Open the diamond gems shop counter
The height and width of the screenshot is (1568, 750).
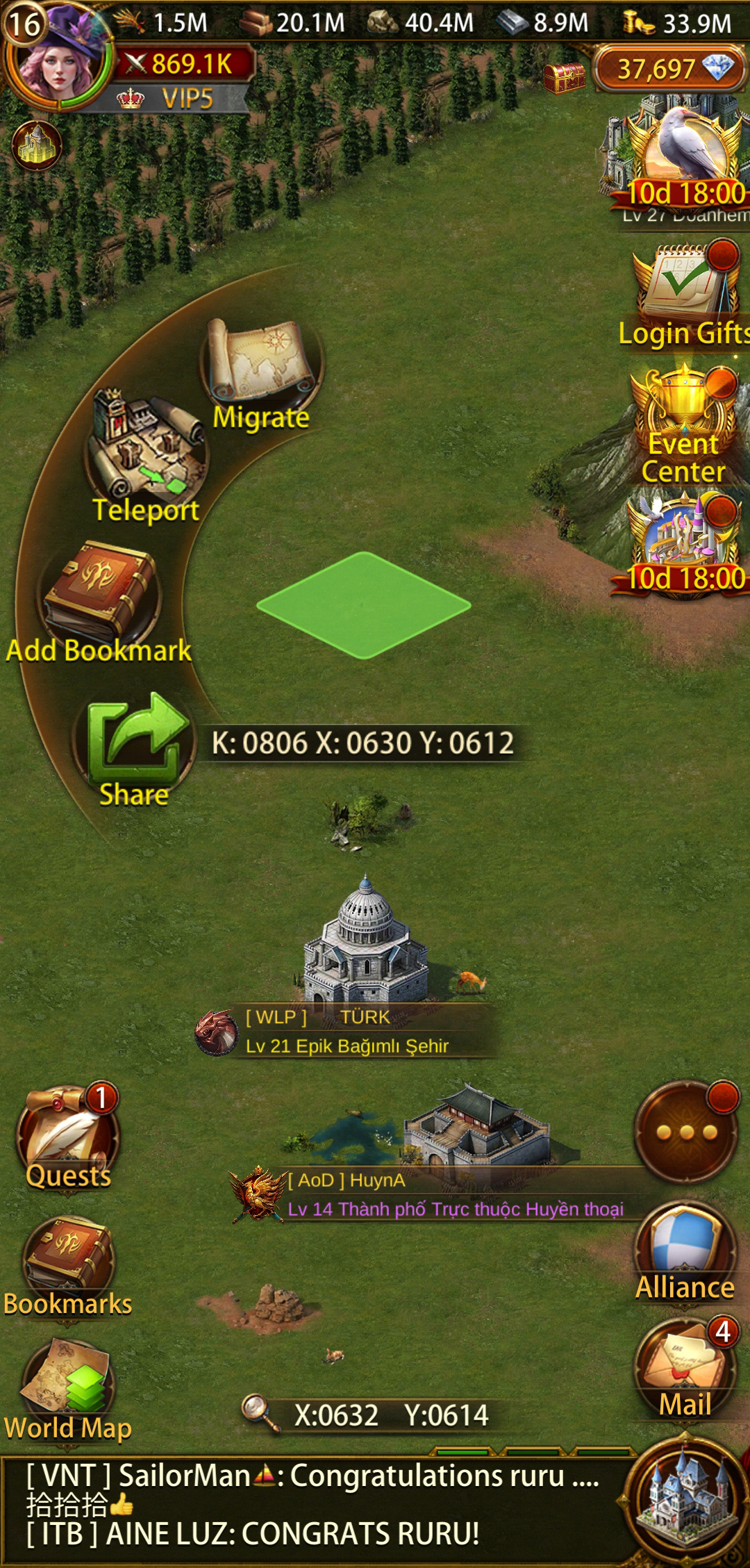click(671, 68)
